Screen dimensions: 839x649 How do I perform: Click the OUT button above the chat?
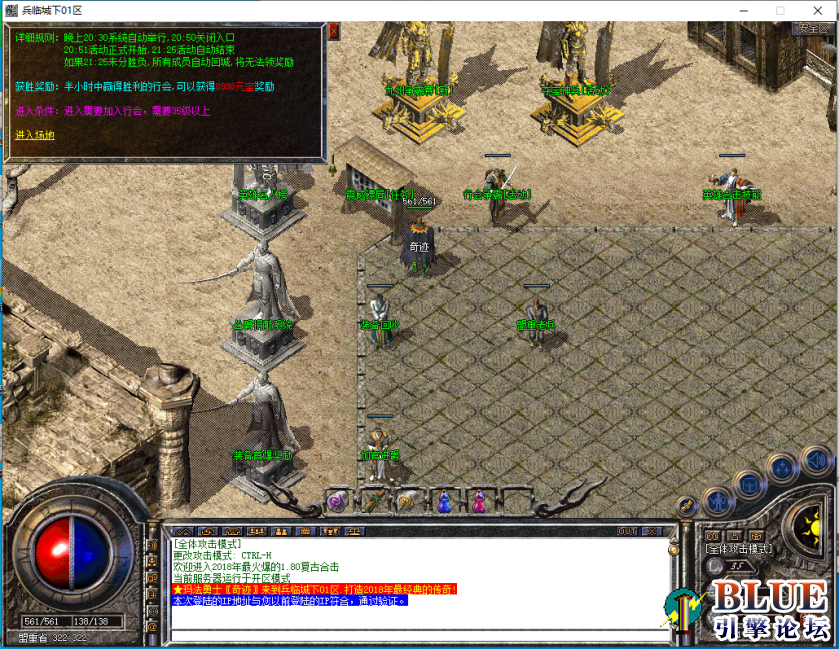coord(627,531)
